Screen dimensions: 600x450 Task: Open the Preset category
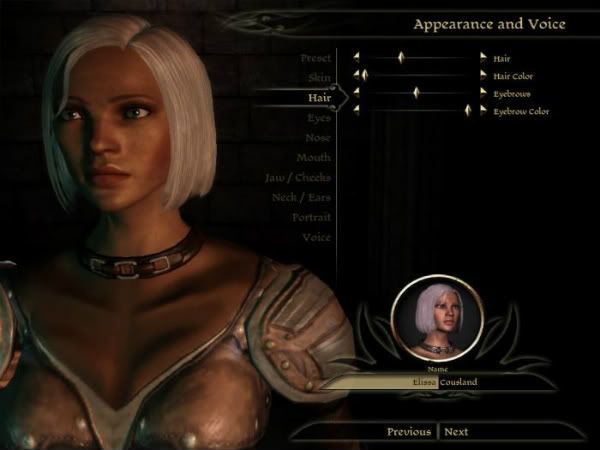(315, 58)
